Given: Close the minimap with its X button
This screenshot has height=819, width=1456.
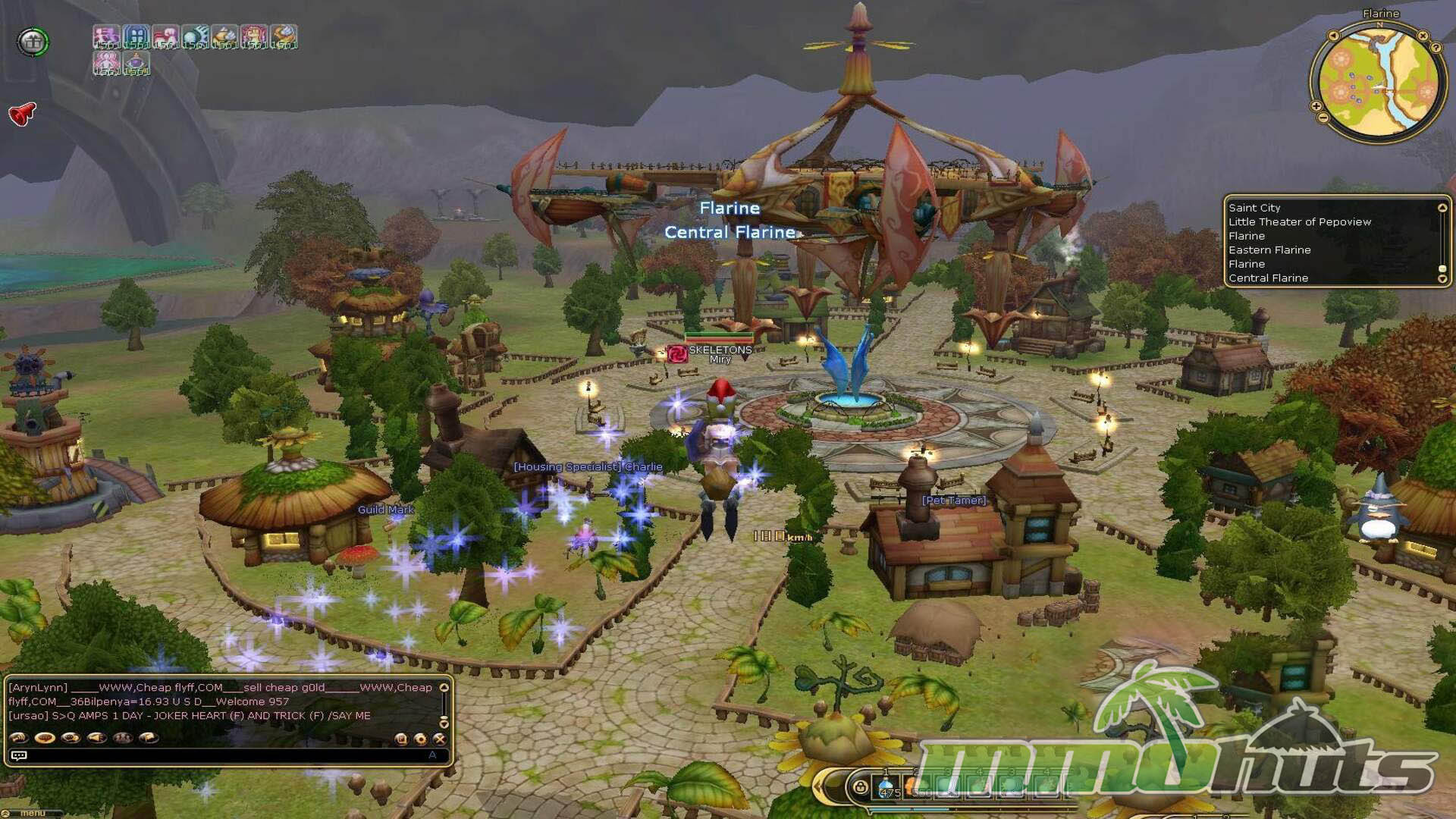Looking at the screenshot, I should tap(1423, 36).
